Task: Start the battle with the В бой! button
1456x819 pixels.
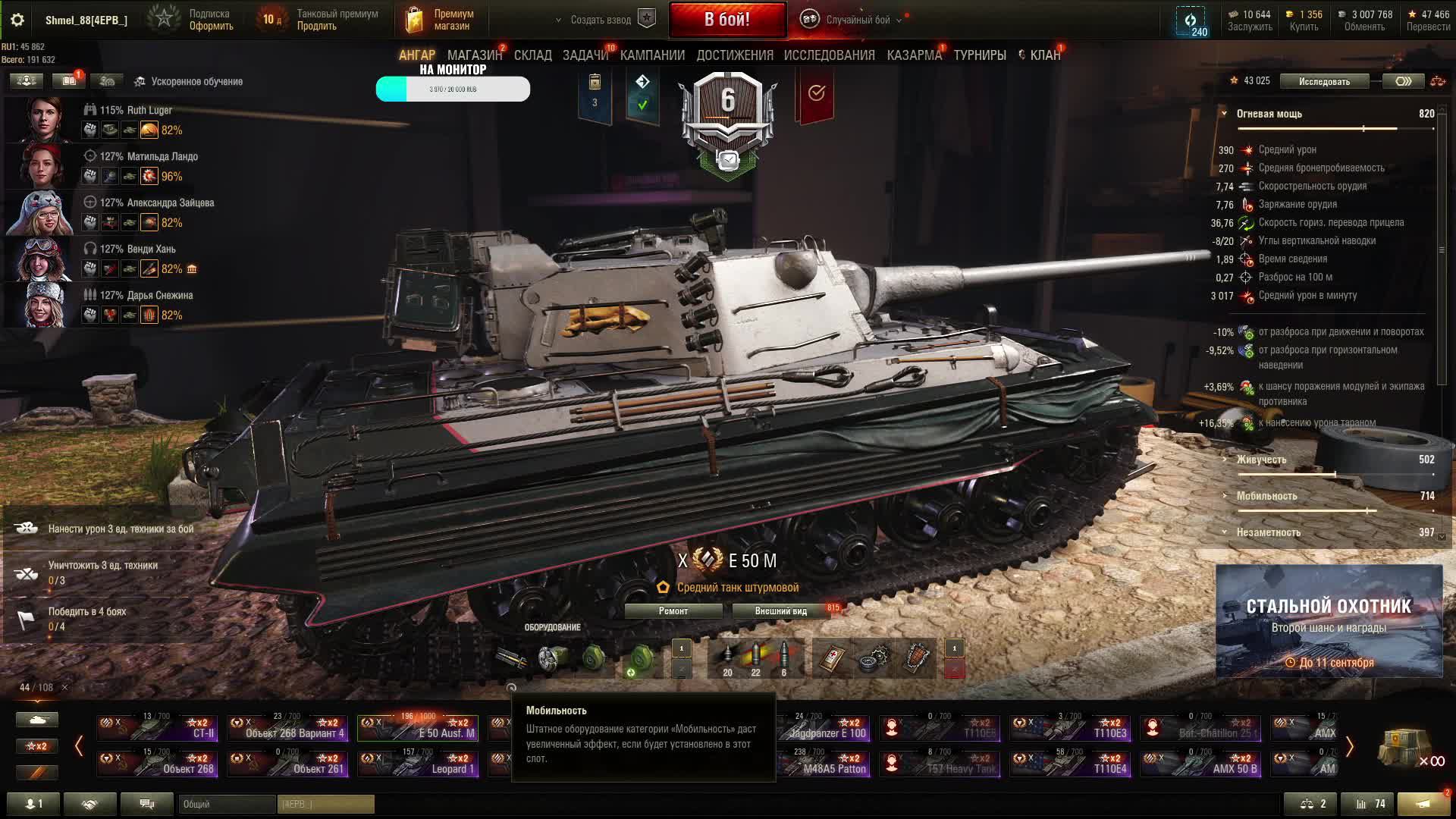Action: pos(726,20)
